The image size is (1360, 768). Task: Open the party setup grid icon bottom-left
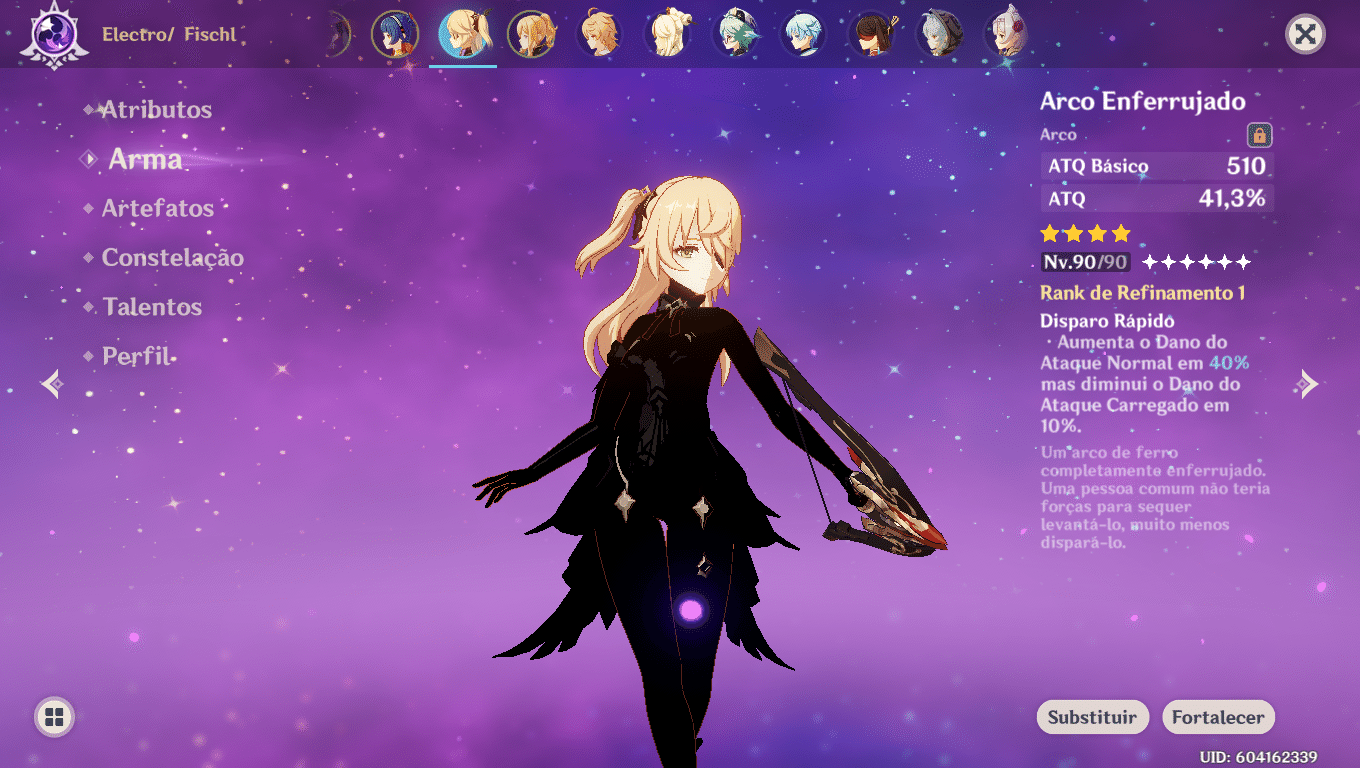click(55, 716)
